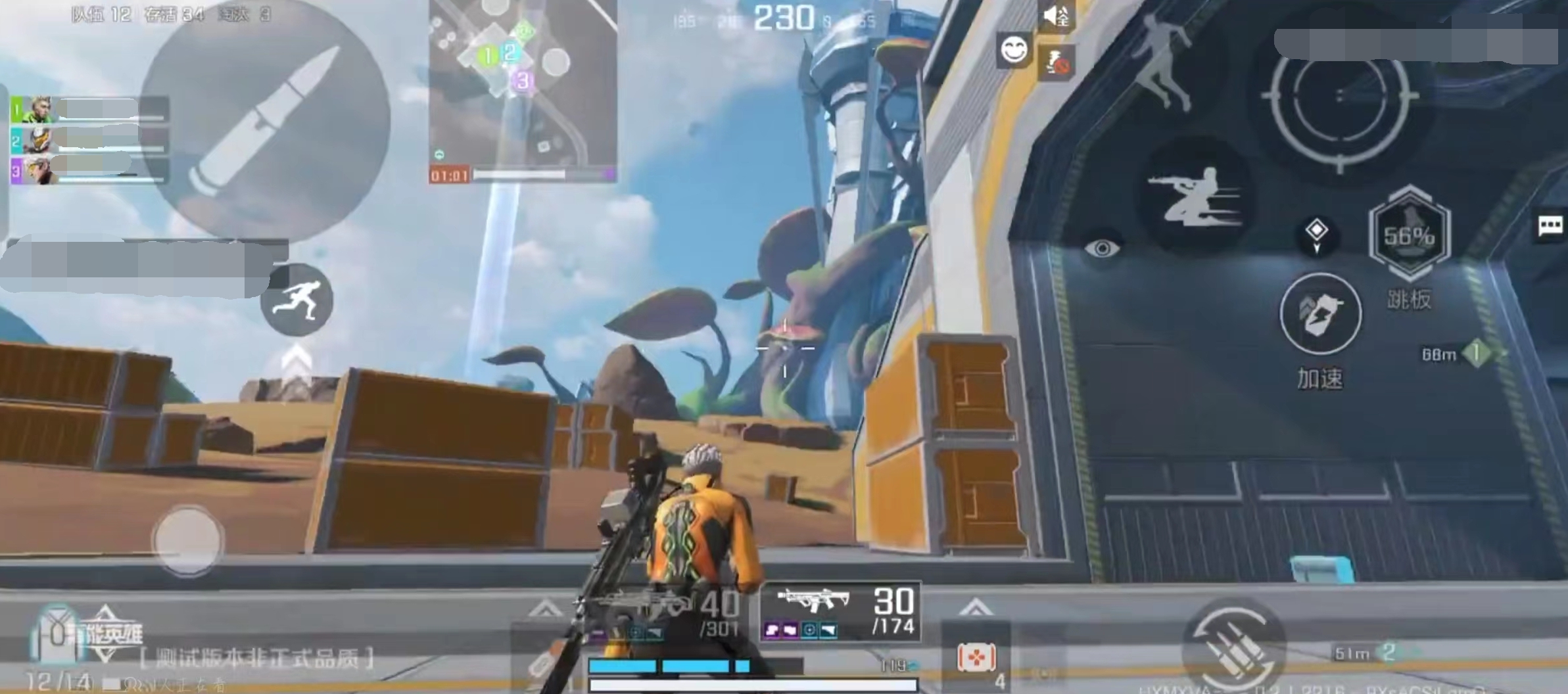Select teammate number 1 with green avatar
Viewport: 1568px width, 694px height.
click(89, 109)
